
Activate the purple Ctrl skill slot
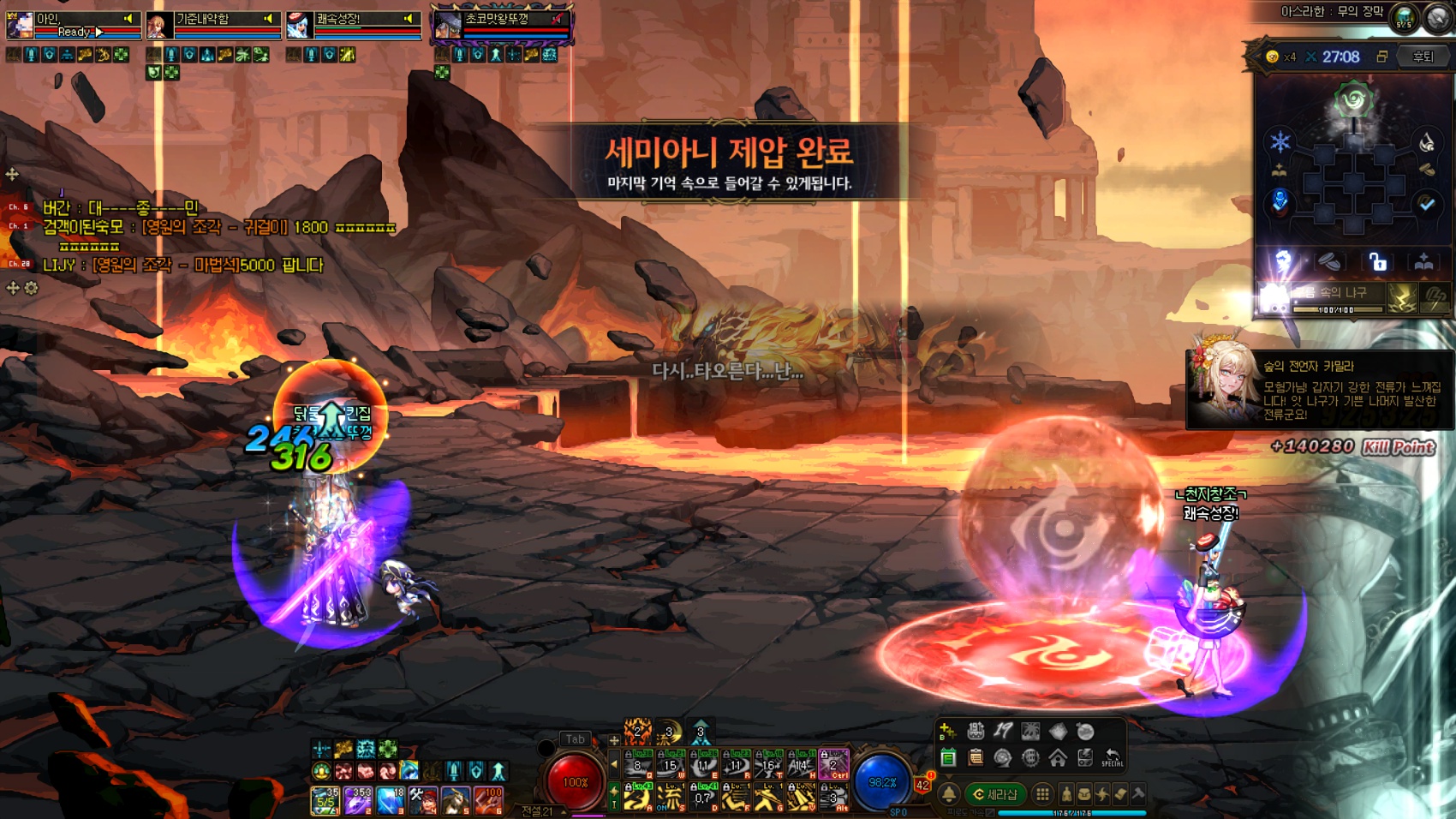click(x=833, y=763)
